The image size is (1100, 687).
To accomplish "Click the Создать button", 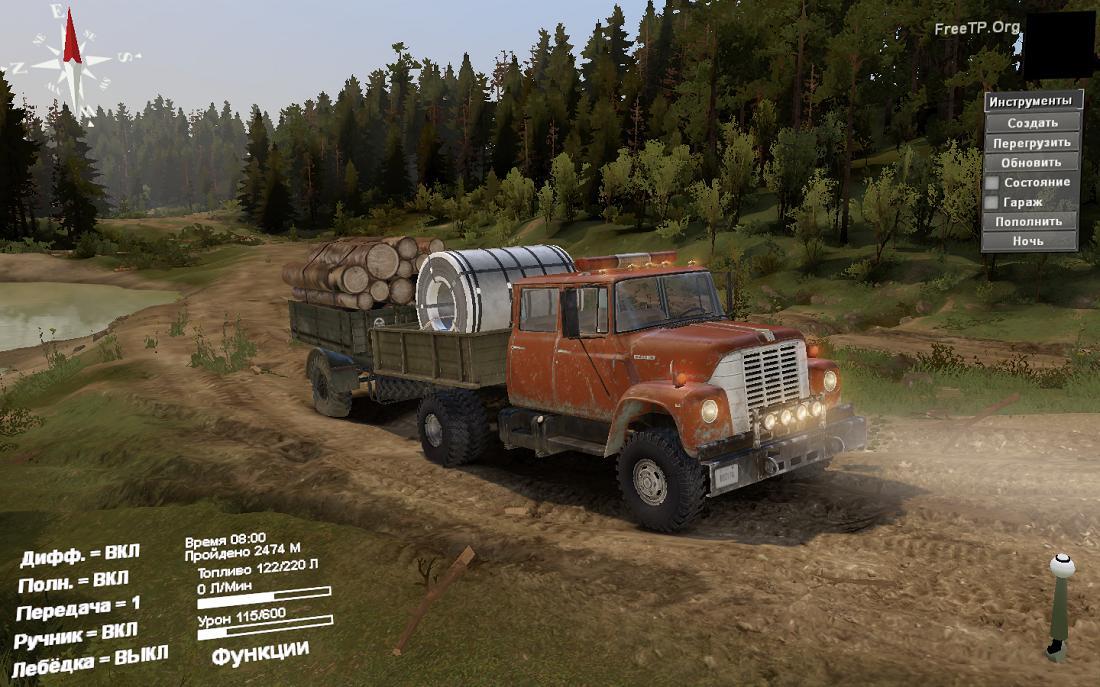I will pos(1032,122).
